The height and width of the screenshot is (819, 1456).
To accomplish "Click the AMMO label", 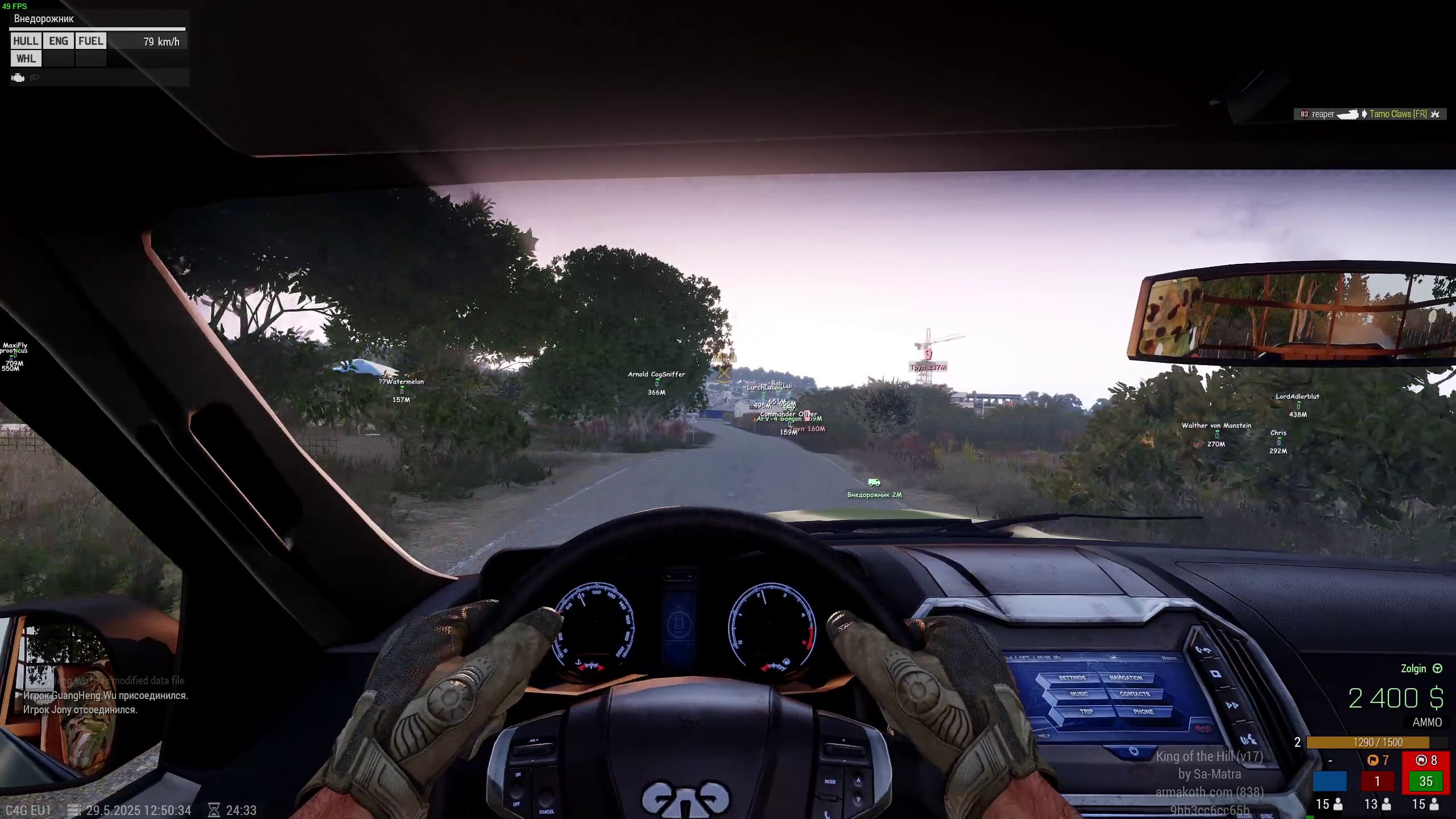I will point(1427,722).
